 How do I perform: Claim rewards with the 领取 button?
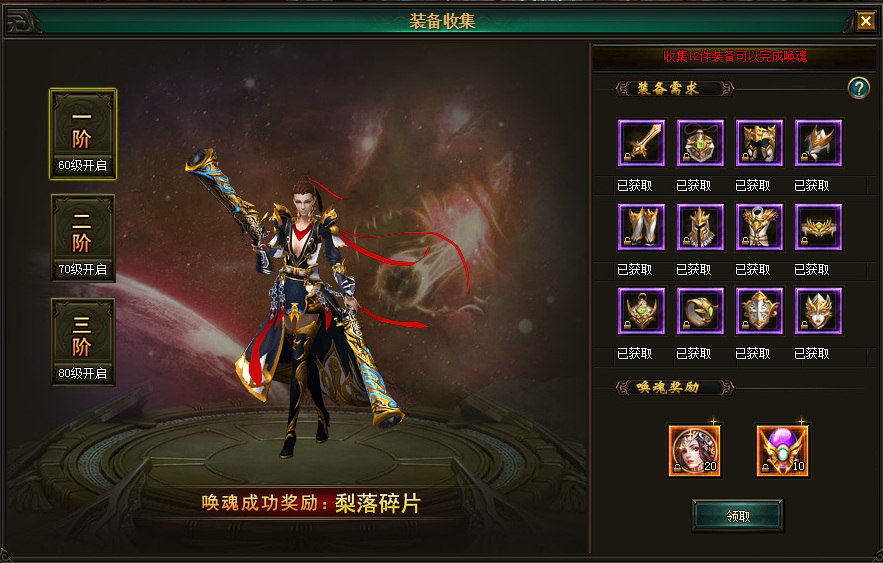click(738, 516)
